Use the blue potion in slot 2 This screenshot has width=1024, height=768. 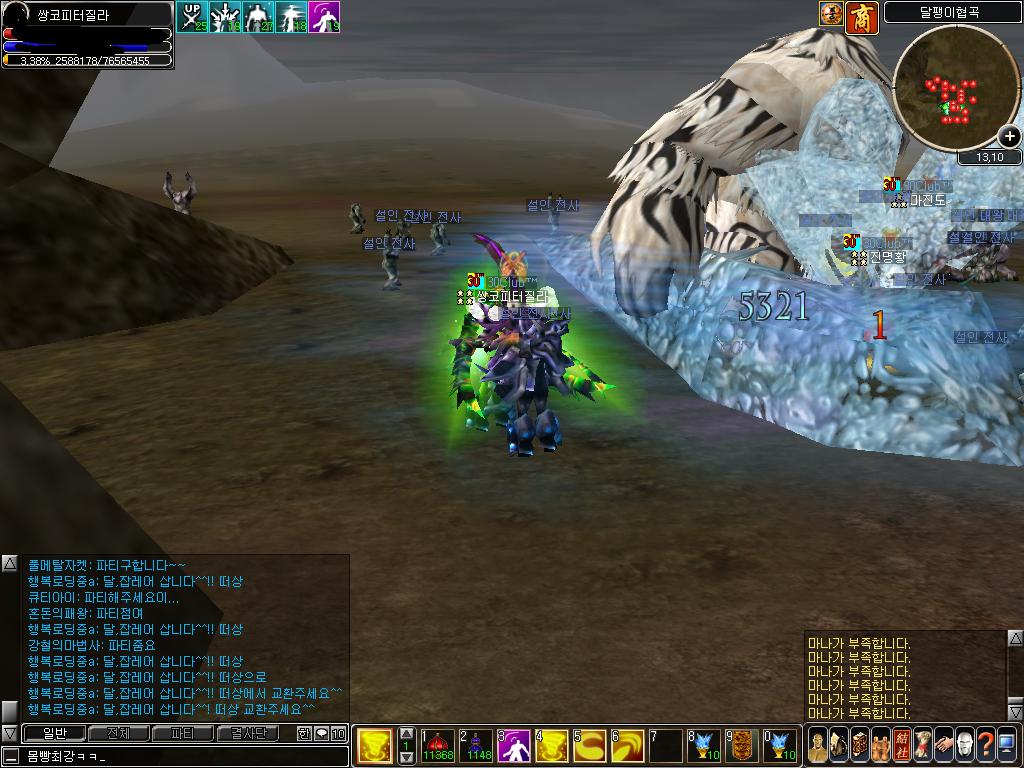(x=477, y=744)
